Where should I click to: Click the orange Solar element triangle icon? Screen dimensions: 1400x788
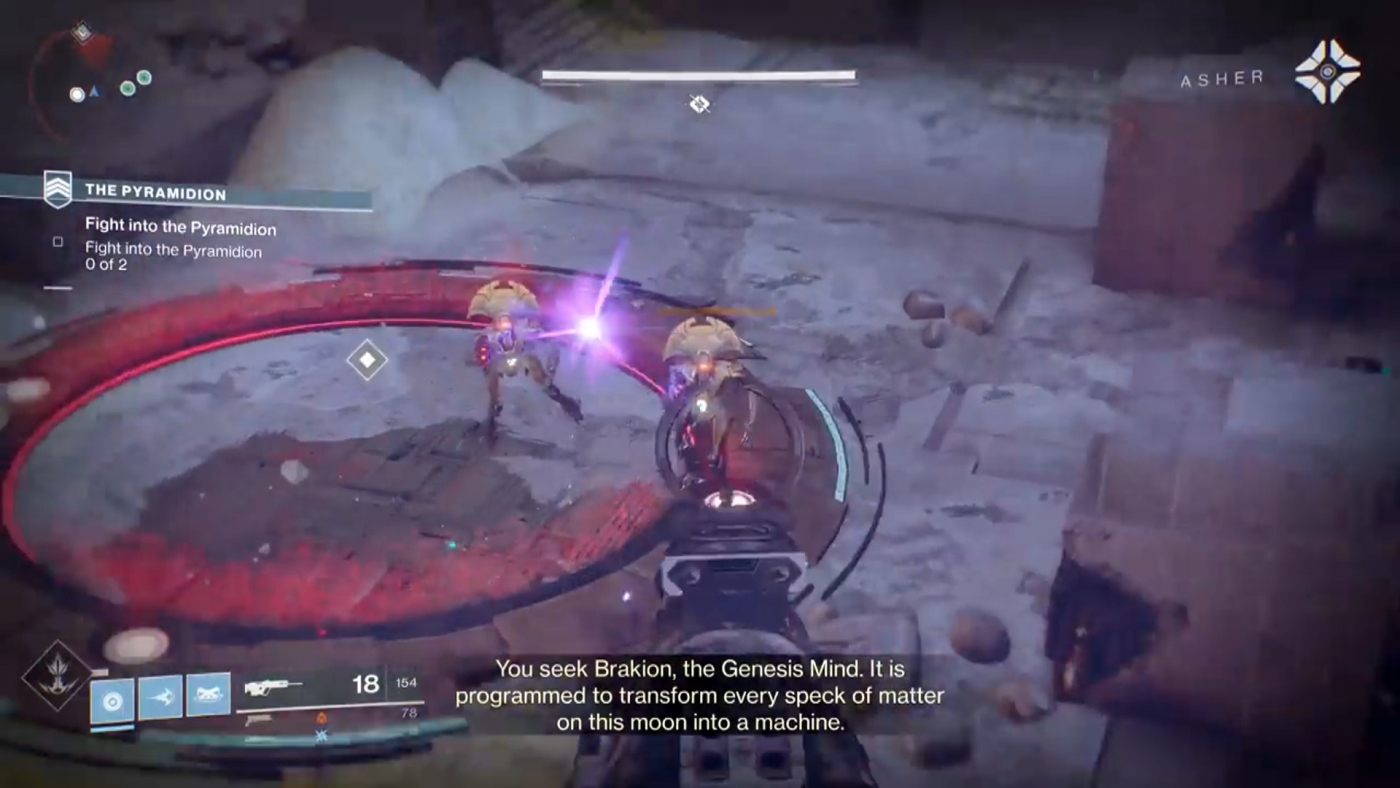323,718
